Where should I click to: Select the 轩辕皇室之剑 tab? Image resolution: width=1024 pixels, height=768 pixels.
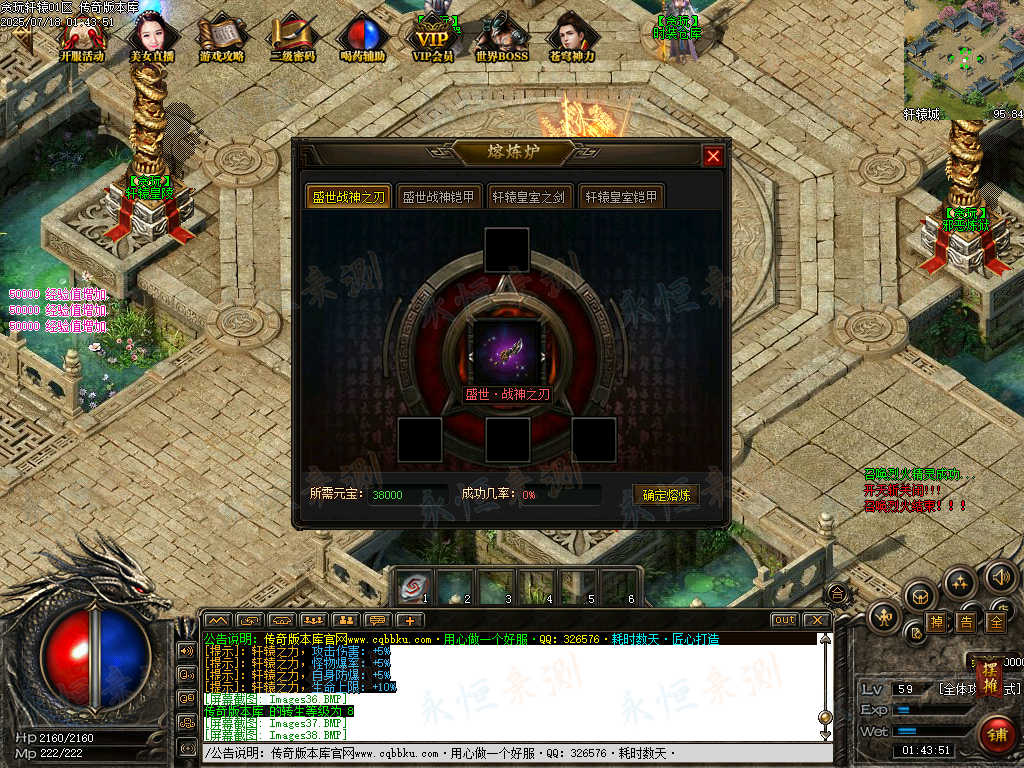[528, 197]
